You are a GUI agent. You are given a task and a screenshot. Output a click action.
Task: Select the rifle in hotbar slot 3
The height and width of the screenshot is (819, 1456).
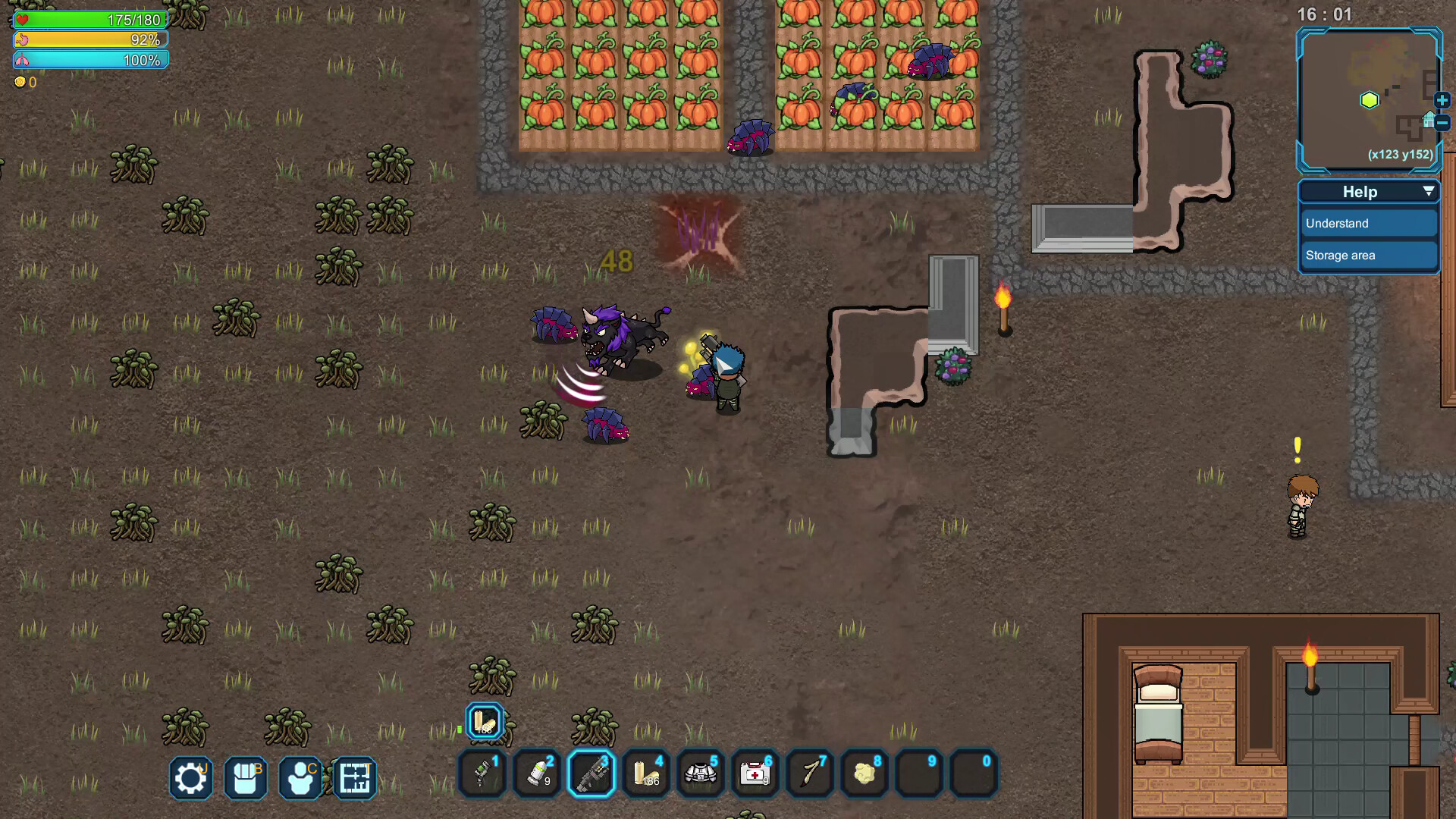(x=591, y=773)
